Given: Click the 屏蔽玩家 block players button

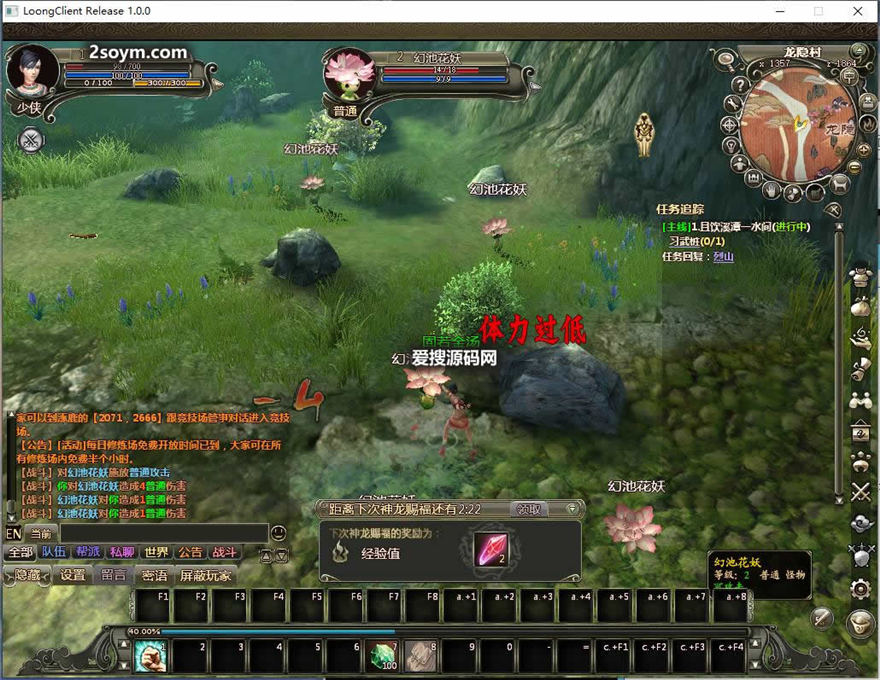Looking at the screenshot, I should (x=205, y=575).
